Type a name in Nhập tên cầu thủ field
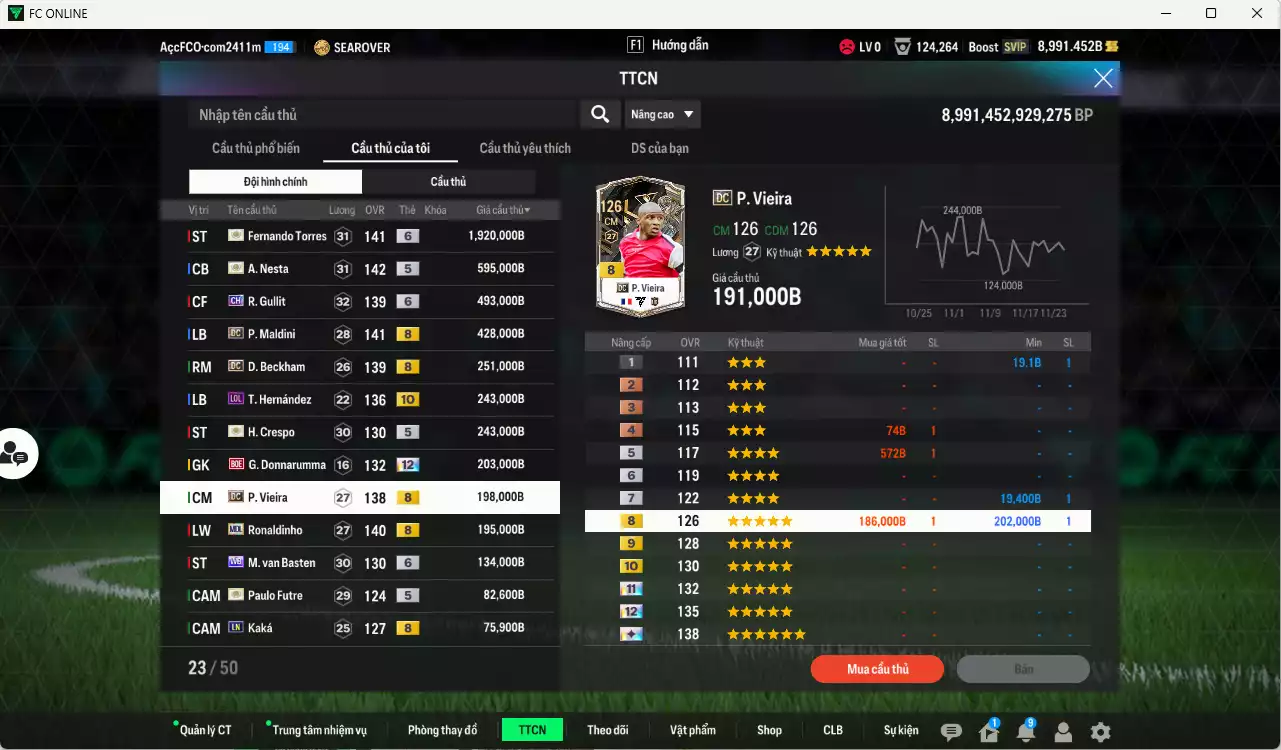1281x750 pixels. (380, 114)
